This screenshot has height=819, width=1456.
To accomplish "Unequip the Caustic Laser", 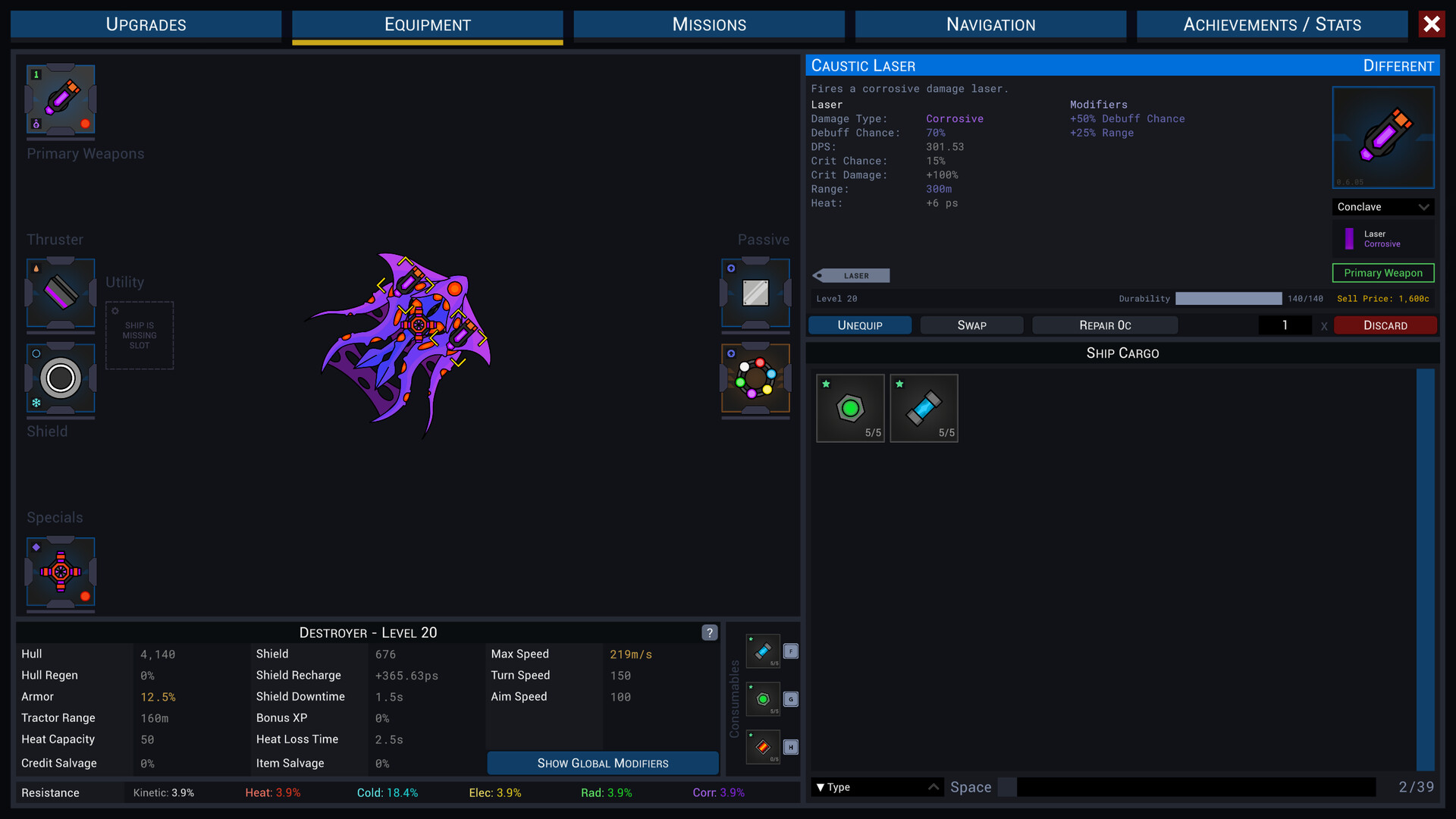I will 859,325.
